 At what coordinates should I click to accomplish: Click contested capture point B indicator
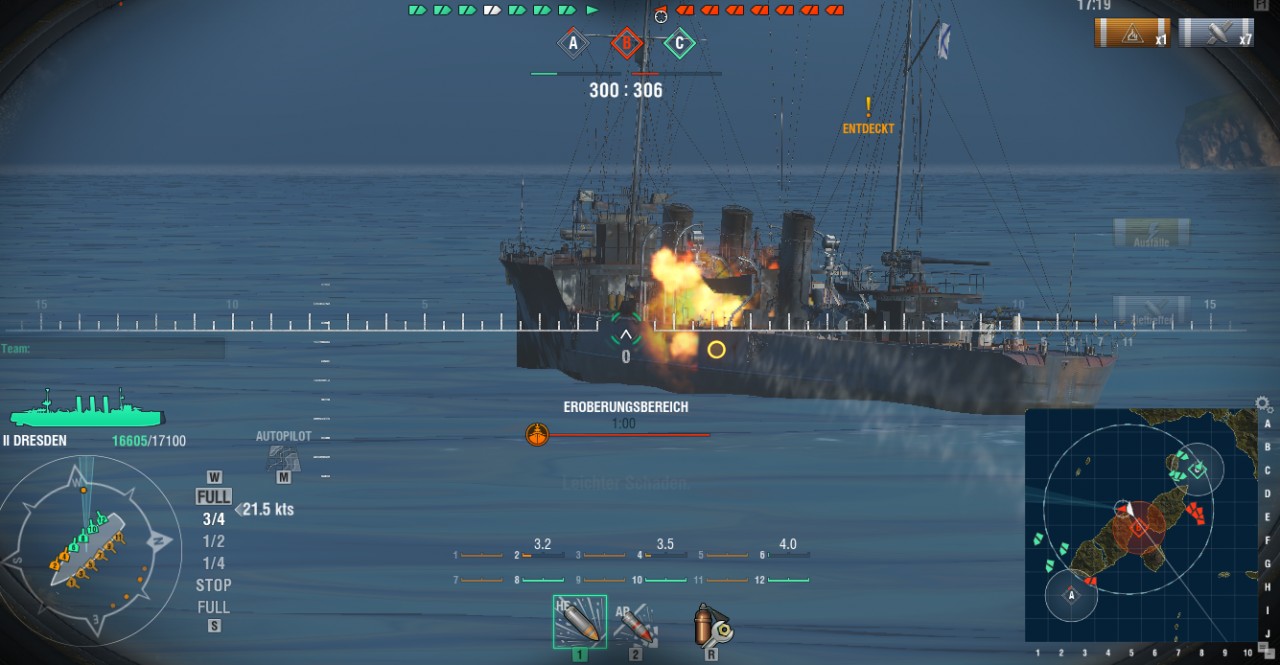click(x=626, y=43)
